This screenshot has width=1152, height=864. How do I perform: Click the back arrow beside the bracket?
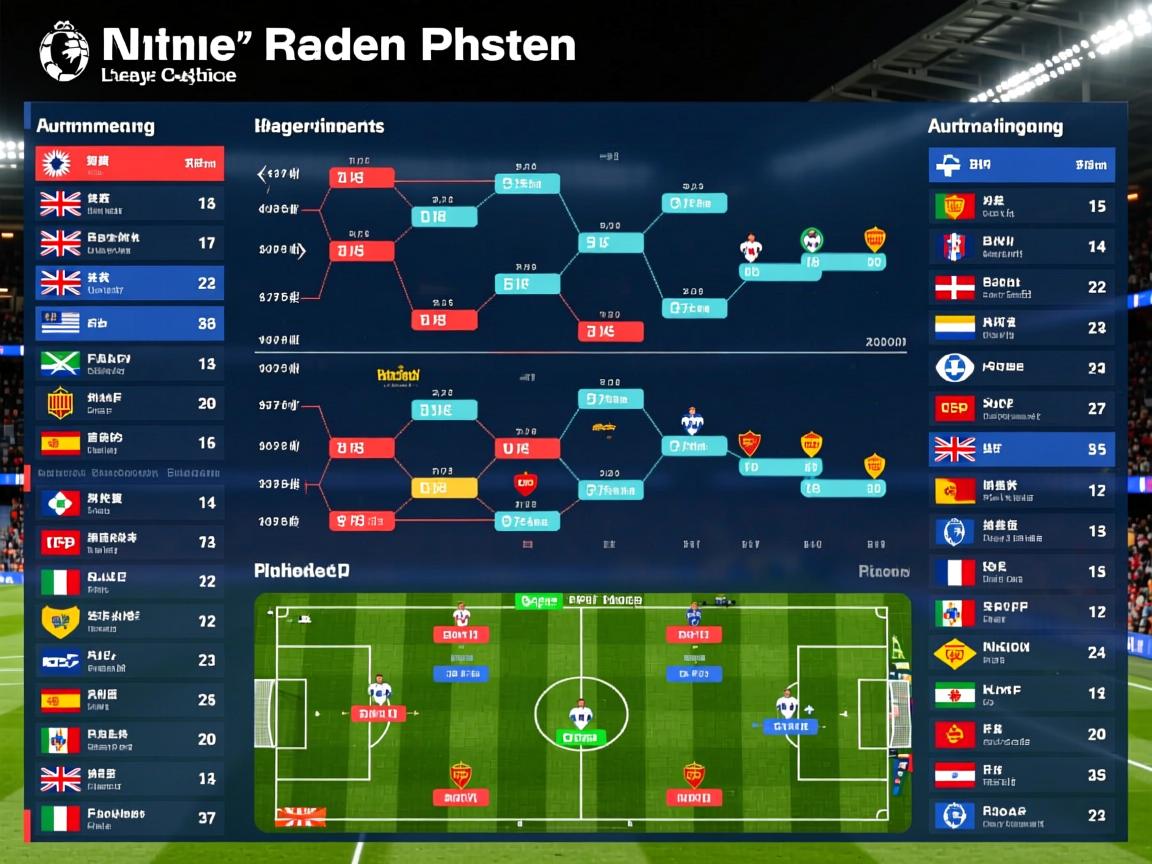tap(263, 175)
